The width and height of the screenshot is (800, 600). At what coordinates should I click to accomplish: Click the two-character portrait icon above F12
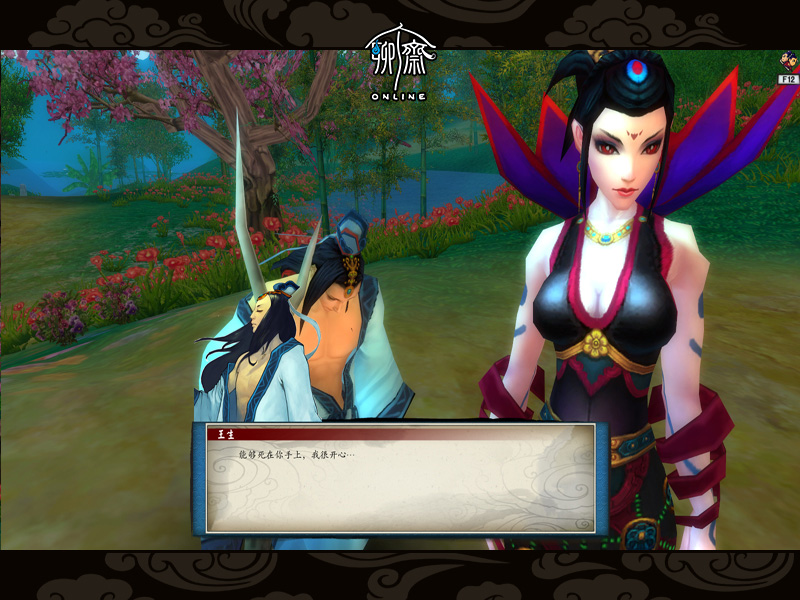click(x=788, y=64)
